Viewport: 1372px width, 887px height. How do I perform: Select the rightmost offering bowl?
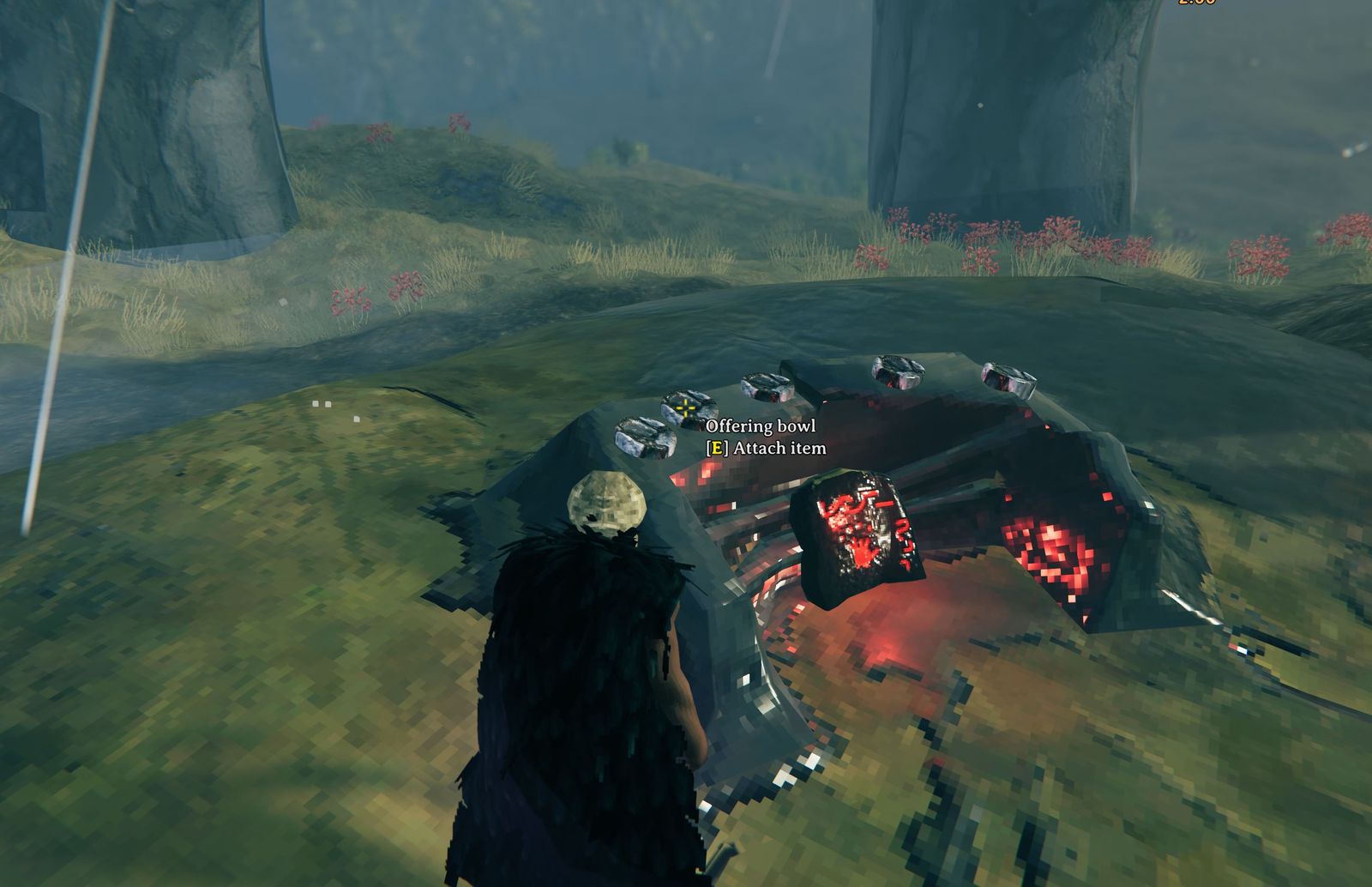click(x=1008, y=377)
